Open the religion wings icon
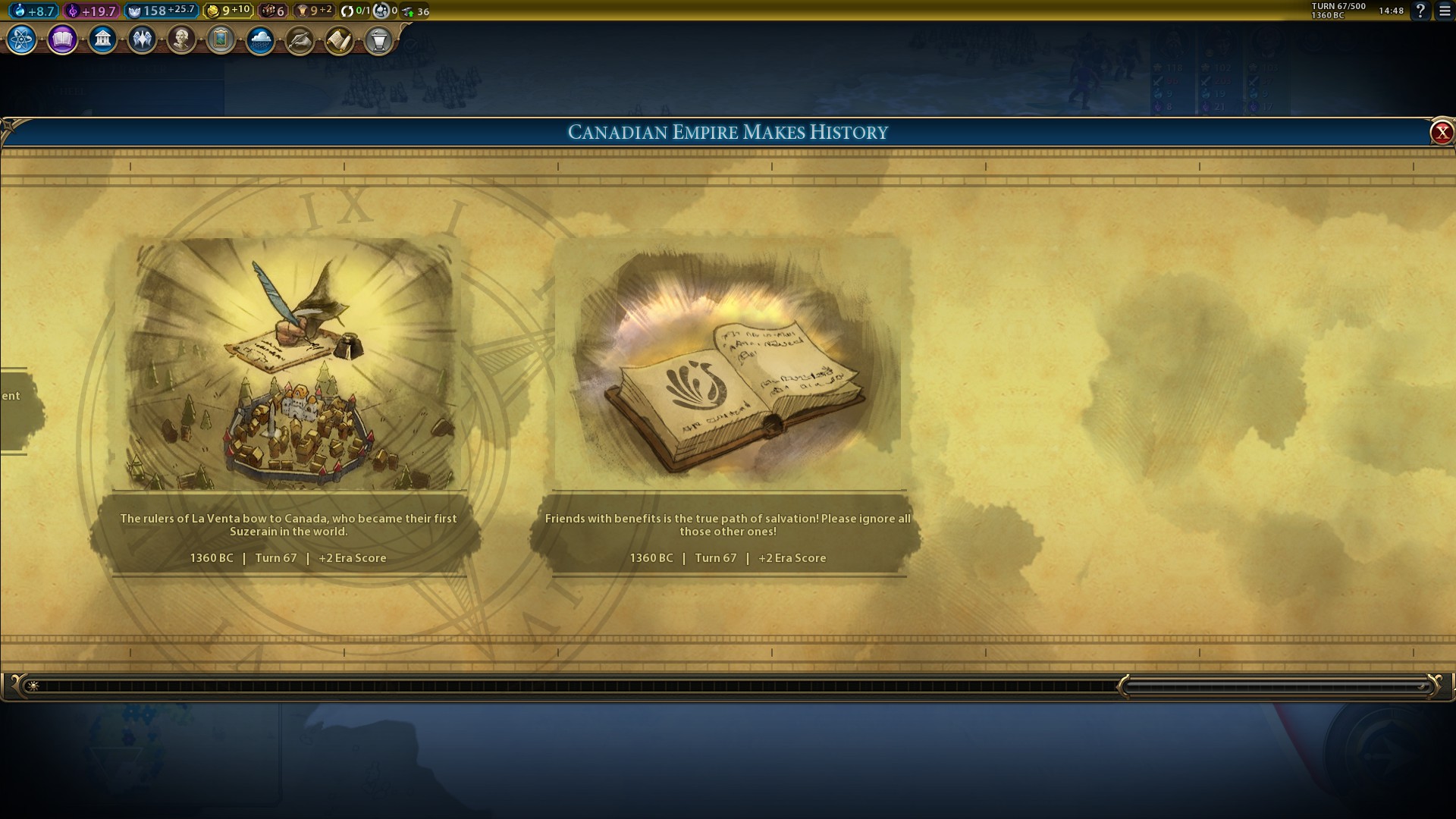Viewport: 1456px width, 819px height. (x=142, y=39)
